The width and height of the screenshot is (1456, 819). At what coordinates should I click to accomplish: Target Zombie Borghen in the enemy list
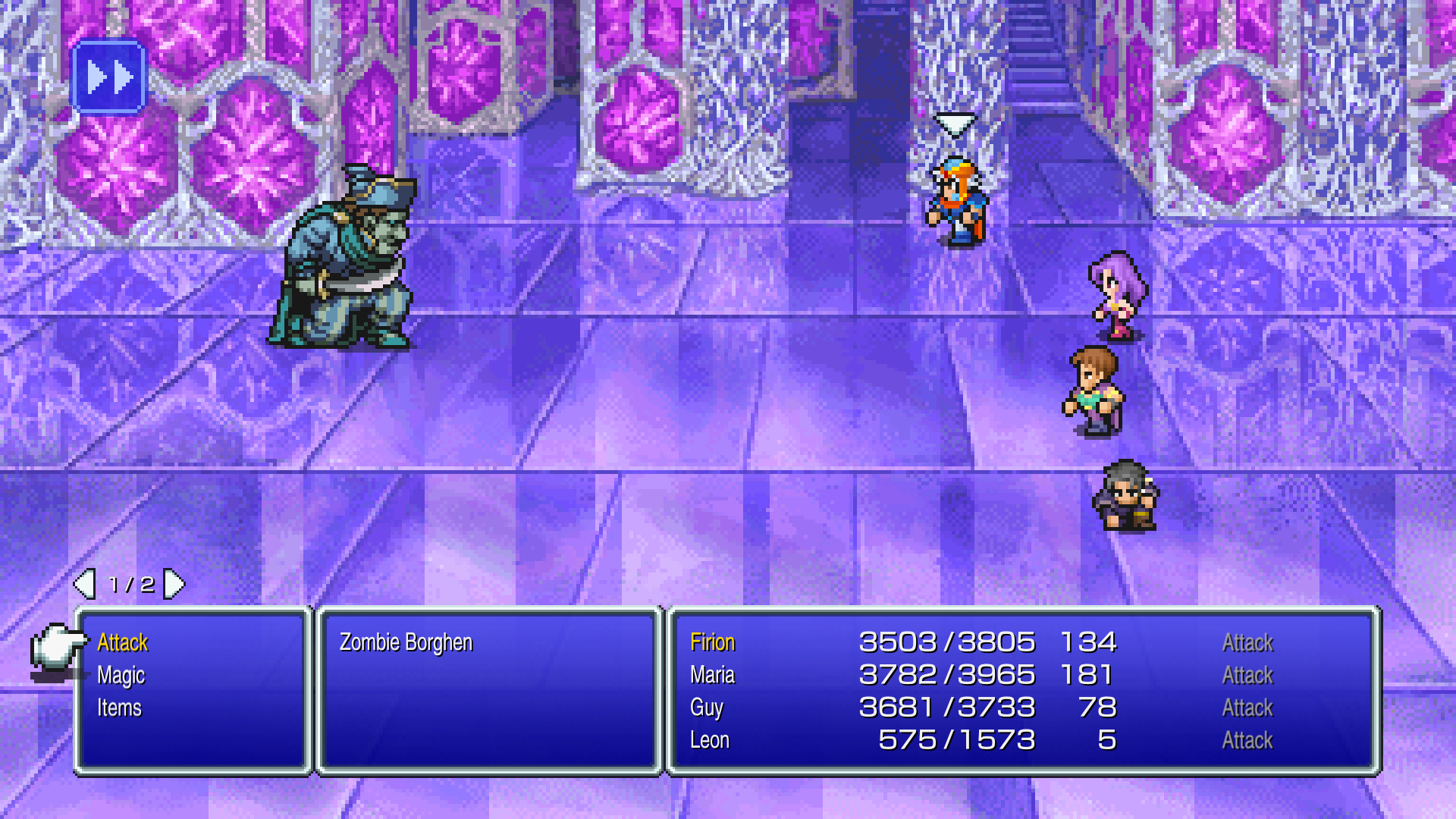click(x=406, y=643)
